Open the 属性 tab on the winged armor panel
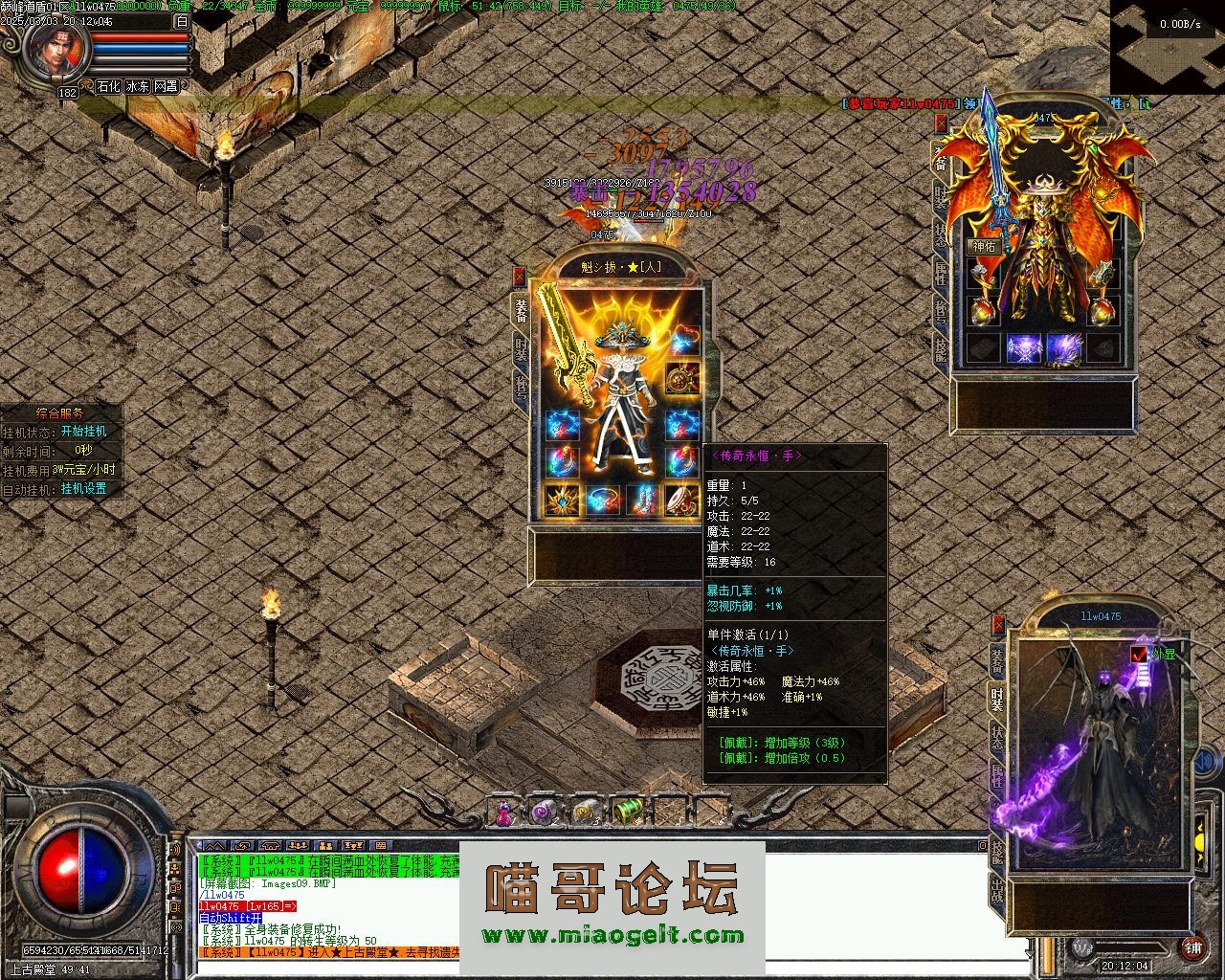Image resolution: width=1225 pixels, height=980 pixels. 941,277
